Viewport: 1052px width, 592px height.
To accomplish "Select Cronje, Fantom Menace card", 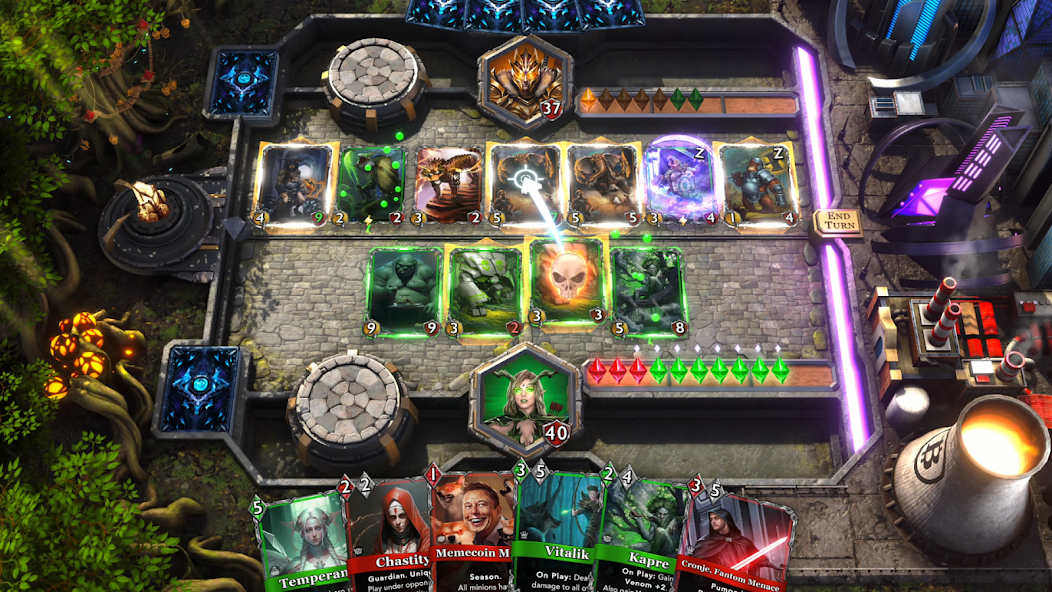I will pos(735,545).
